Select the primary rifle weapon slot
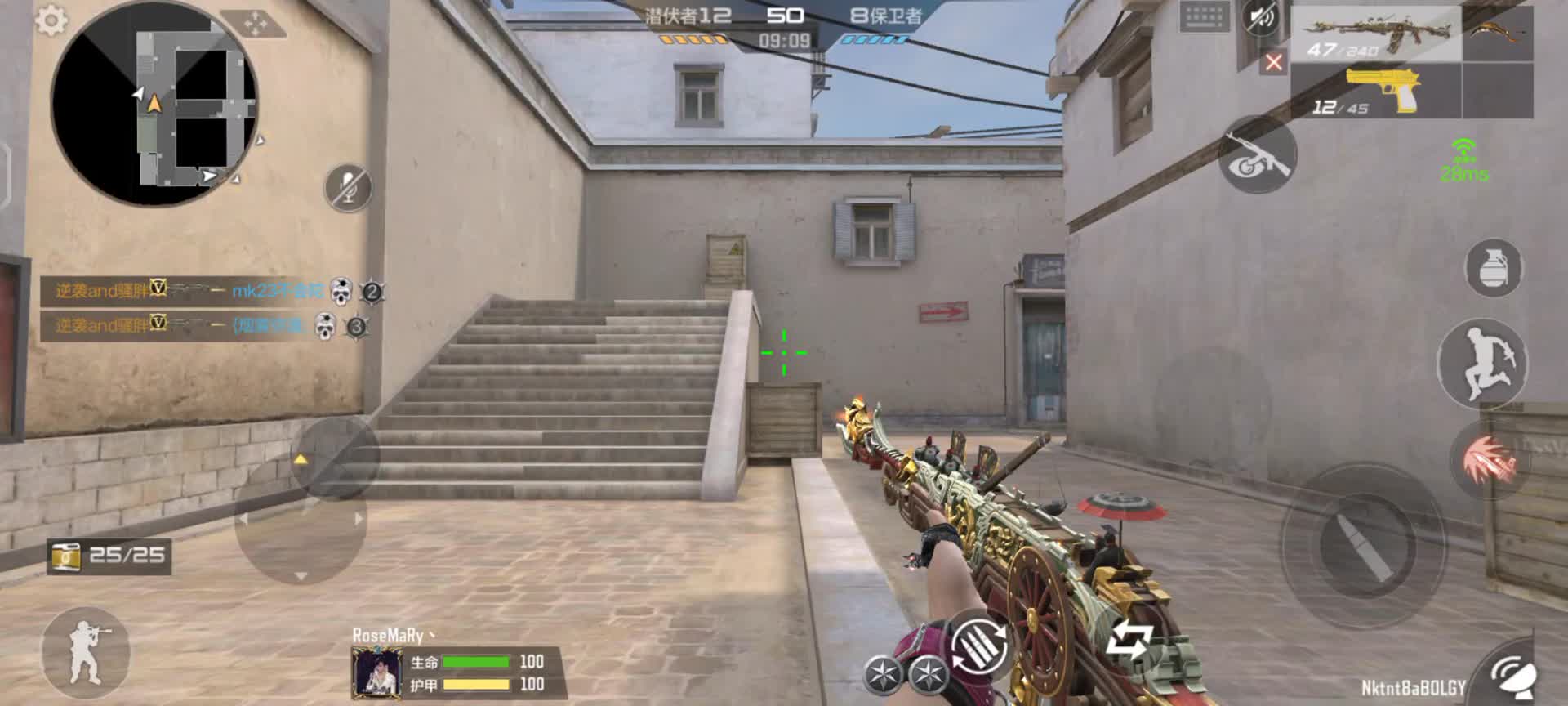Viewport: 1568px width, 706px height. [1377, 34]
